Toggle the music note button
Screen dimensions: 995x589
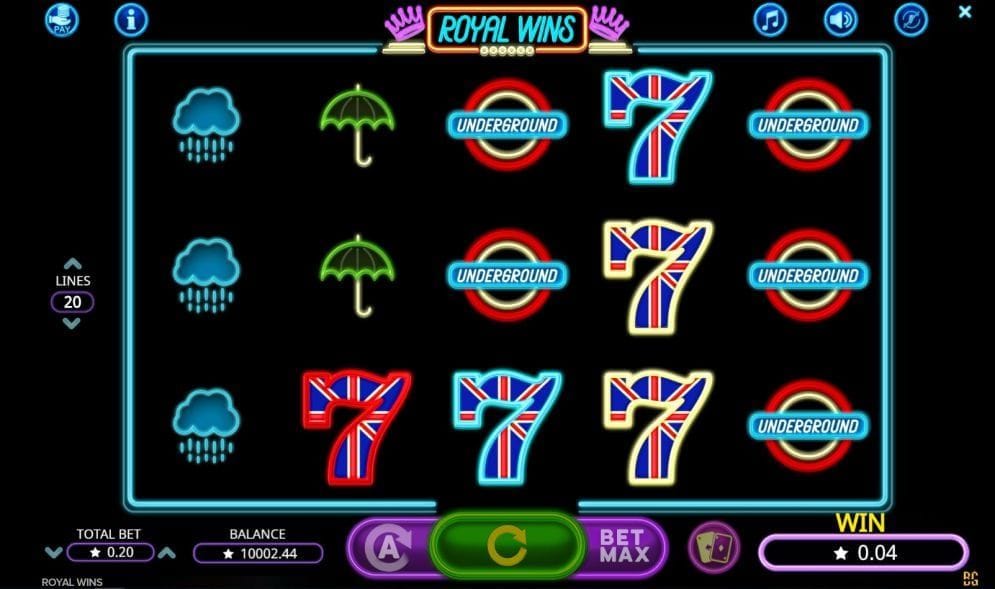tap(770, 19)
